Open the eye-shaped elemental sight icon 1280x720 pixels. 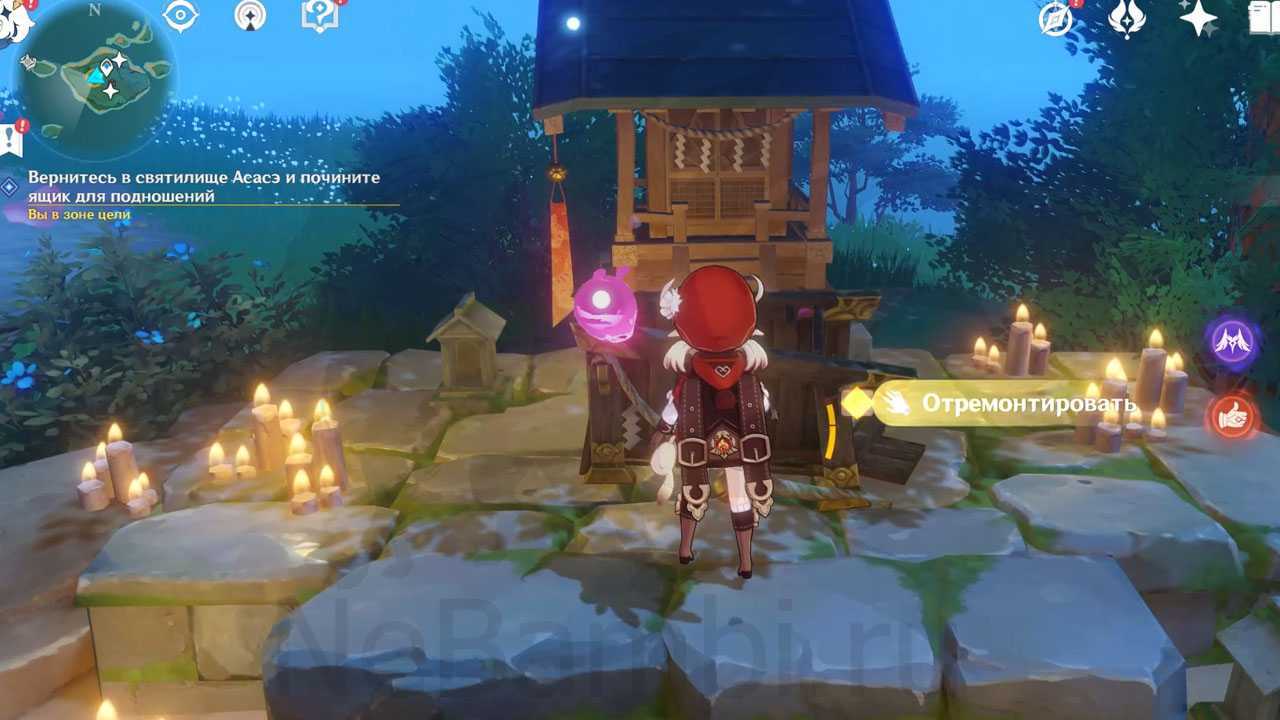tap(180, 15)
